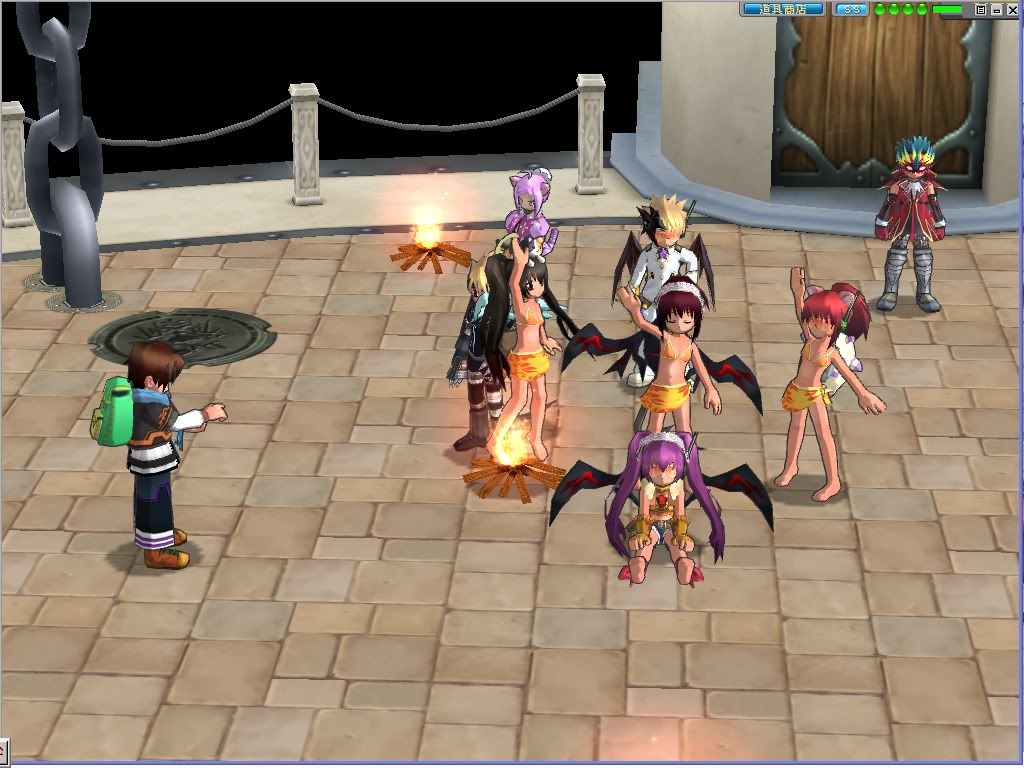Open the 道具商店 item shop
Screen dimensions: 1024x768
(782, 9)
